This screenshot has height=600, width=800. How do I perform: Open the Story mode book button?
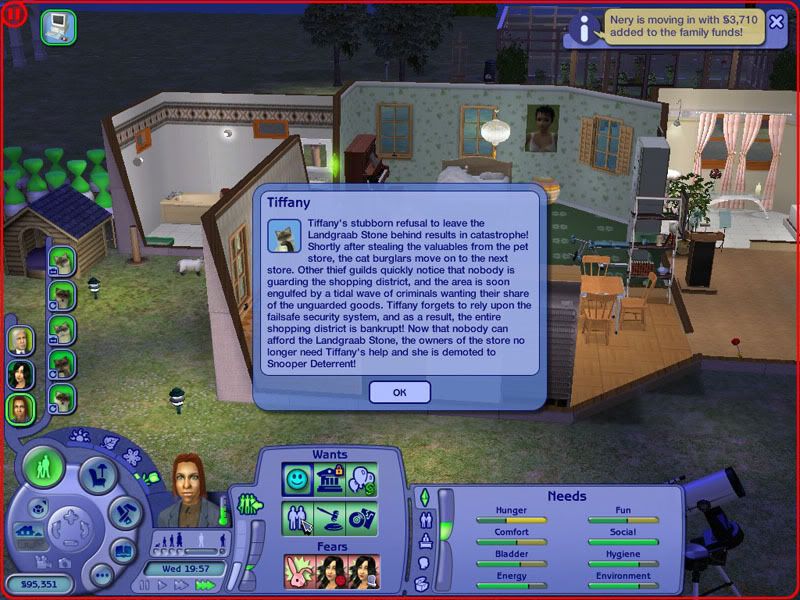click(x=122, y=550)
